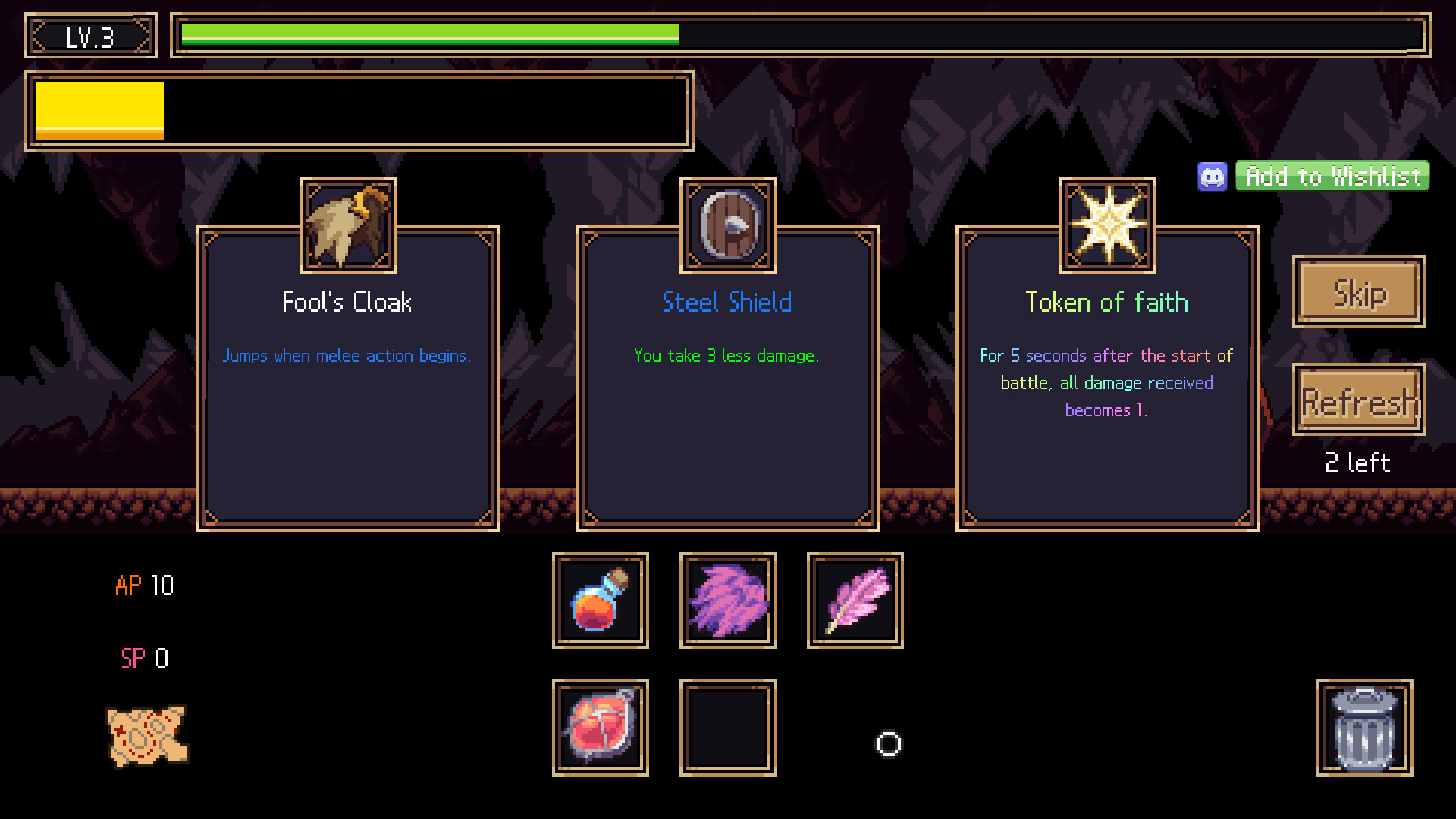Viewport: 1456px width, 819px height.
Task: Click the LV.3 level indicator
Action: (89, 35)
